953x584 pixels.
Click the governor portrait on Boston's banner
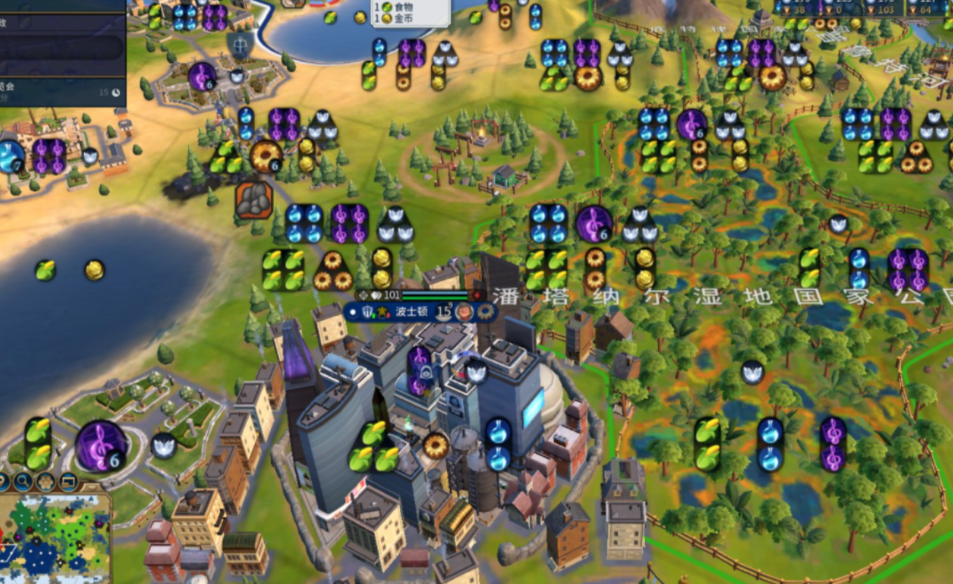pos(465,311)
